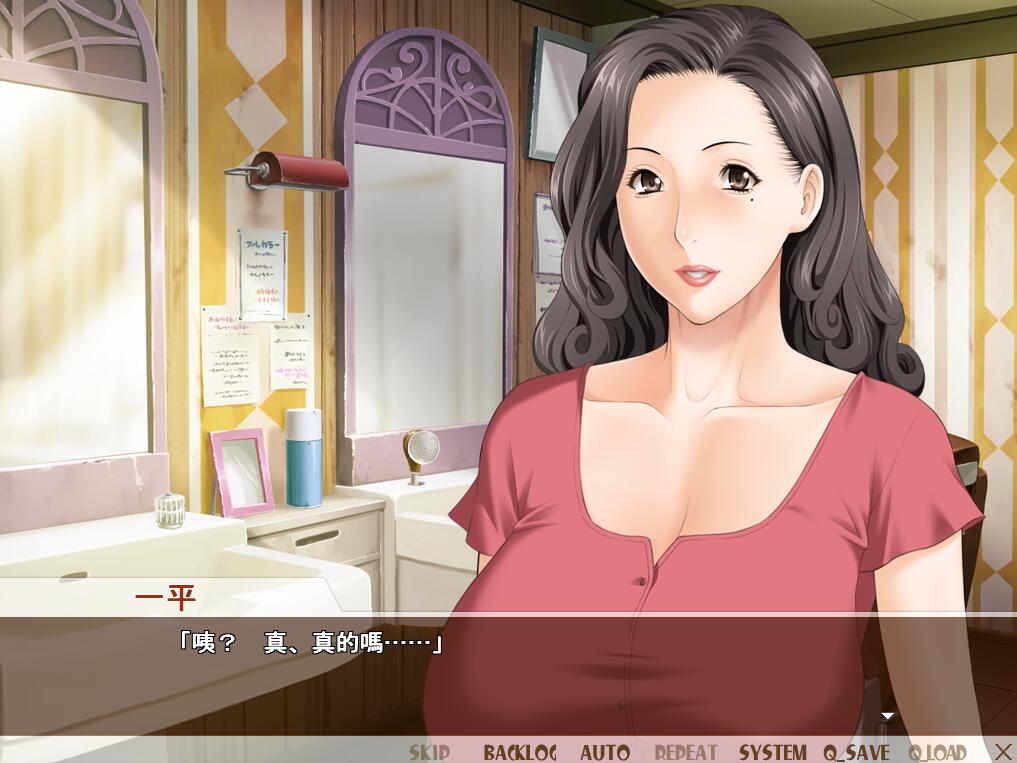The height and width of the screenshot is (763, 1017).
Task: Advance dialogue via the white arrow indicator
Action: pyautogui.click(x=887, y=716)
